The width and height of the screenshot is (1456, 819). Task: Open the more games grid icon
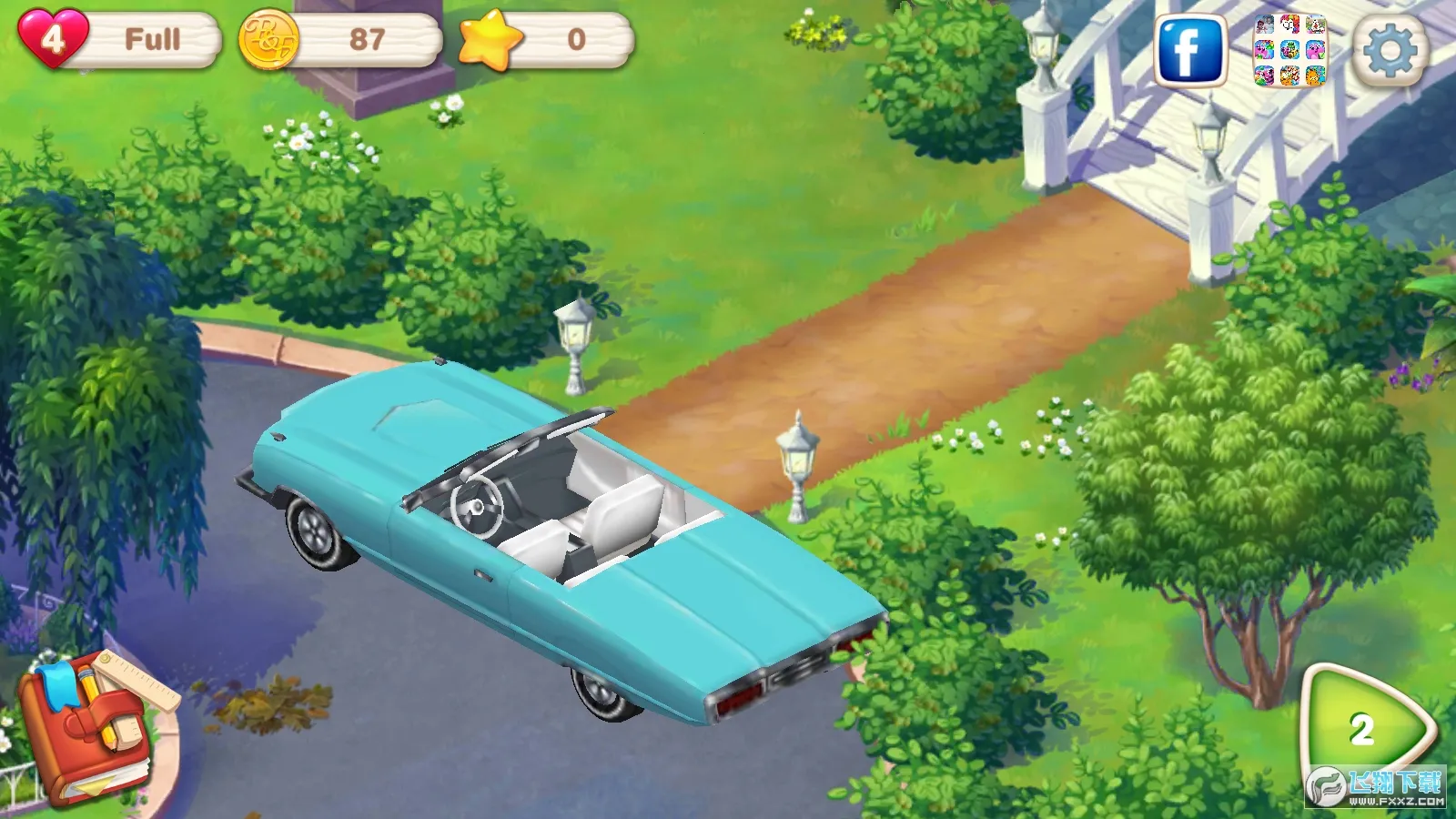point(1289,51)
